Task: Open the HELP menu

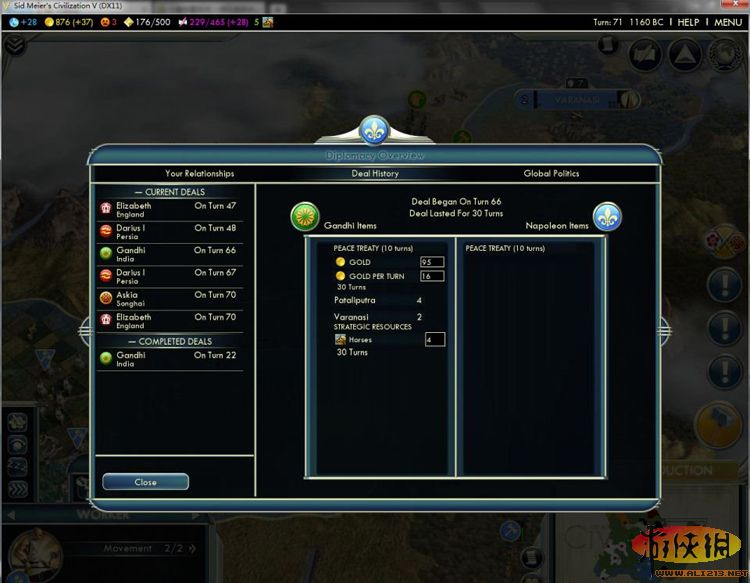Action: click(688, 22)
